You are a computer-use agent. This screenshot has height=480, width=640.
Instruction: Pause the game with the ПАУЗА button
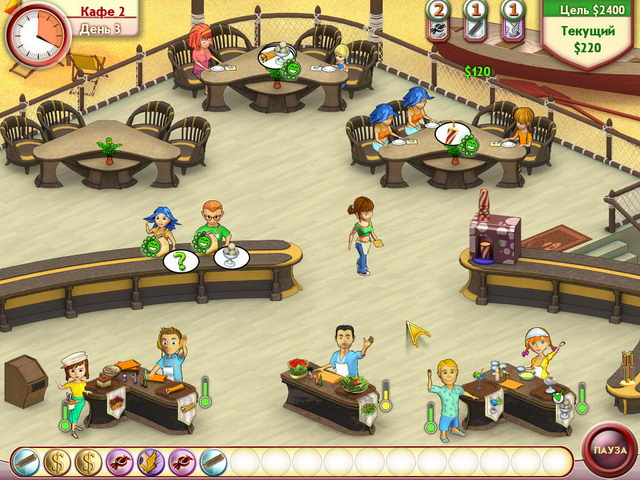(608, 449)
